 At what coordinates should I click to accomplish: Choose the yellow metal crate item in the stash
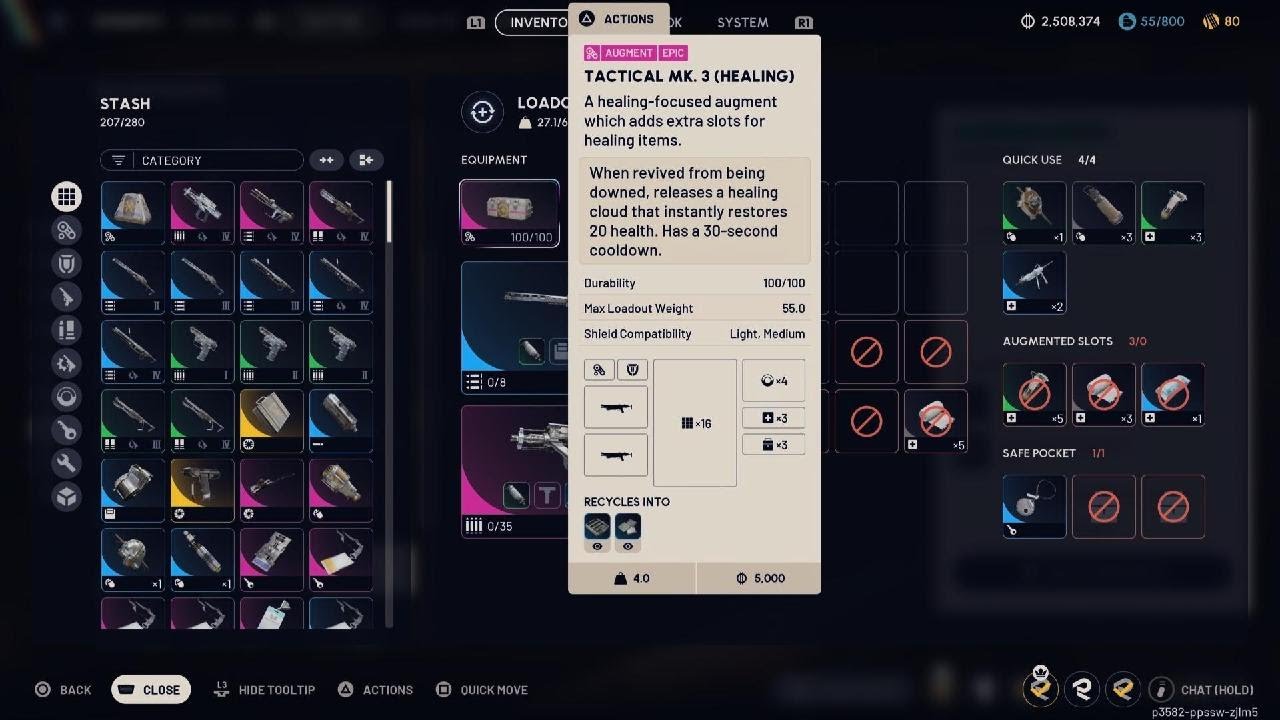[271, 420]
